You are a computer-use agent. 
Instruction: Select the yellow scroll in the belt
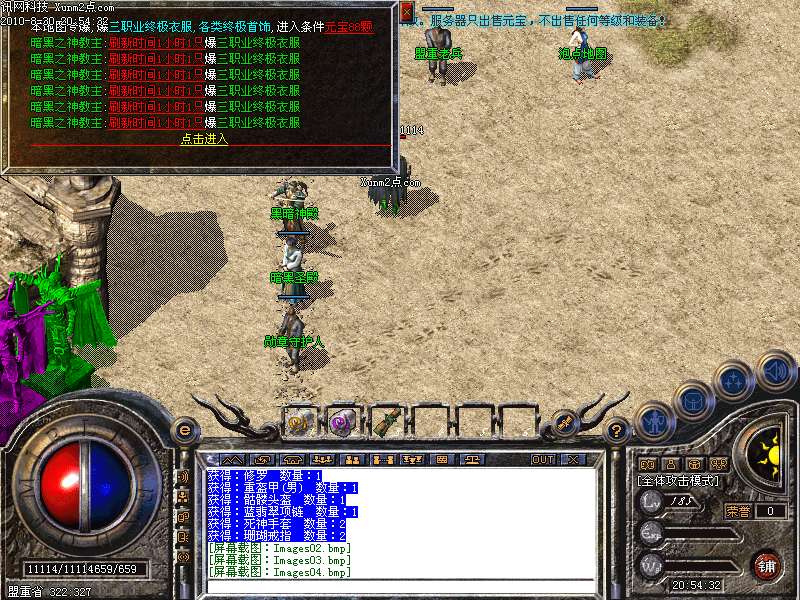click(x=298, y=422)
